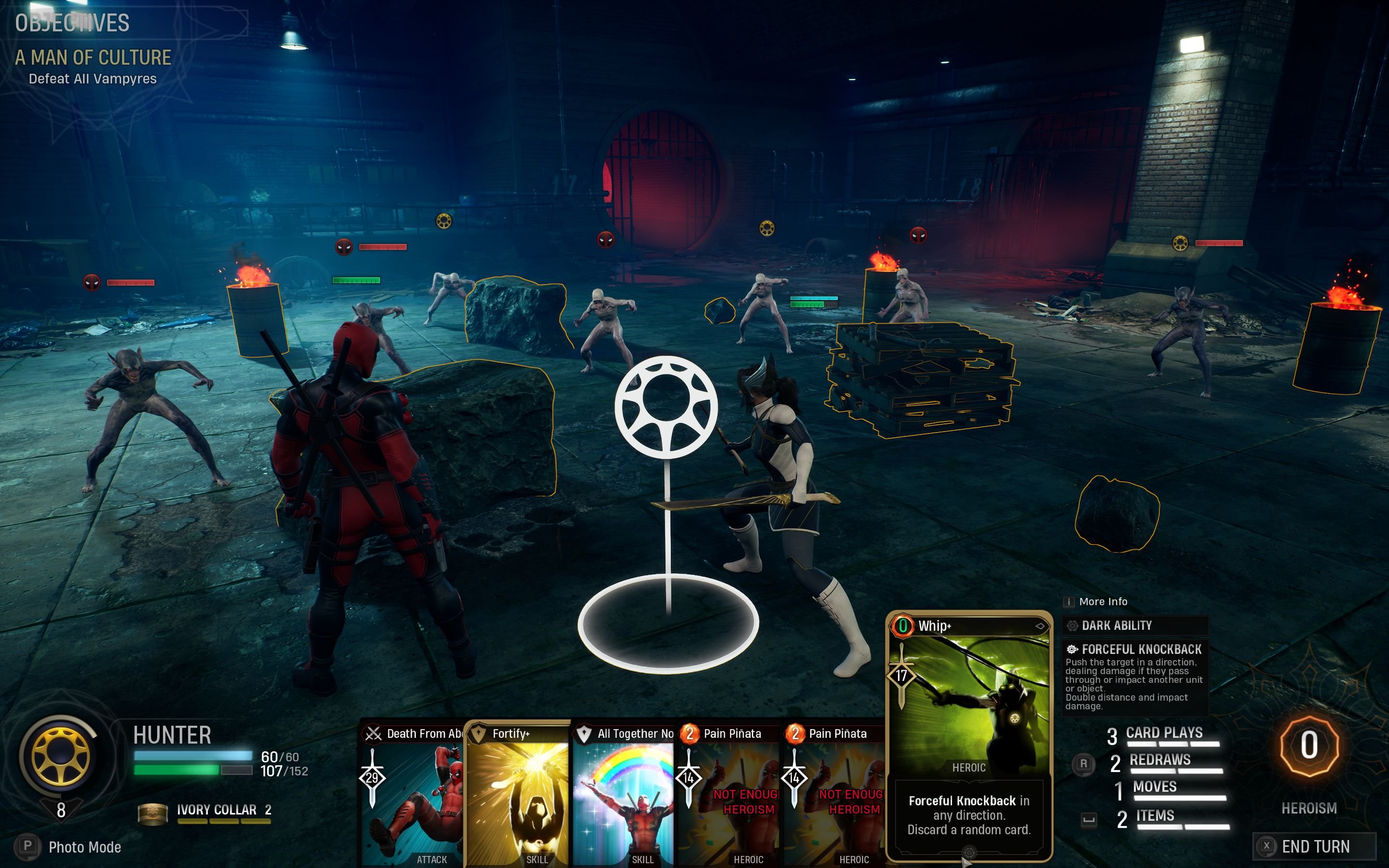Select the Death From Above attack card

[412, 795]
